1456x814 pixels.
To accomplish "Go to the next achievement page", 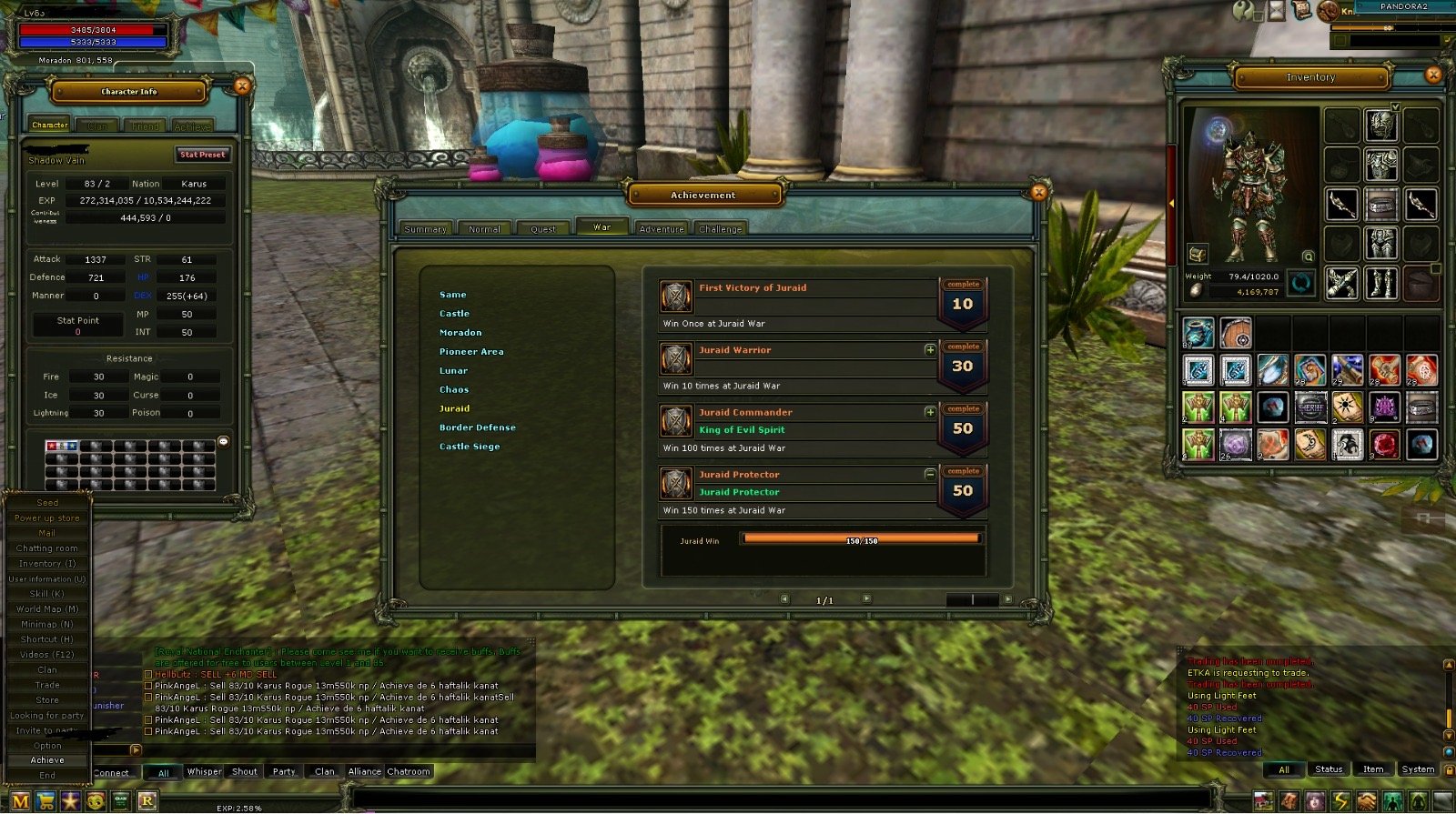I will point(866,599).
